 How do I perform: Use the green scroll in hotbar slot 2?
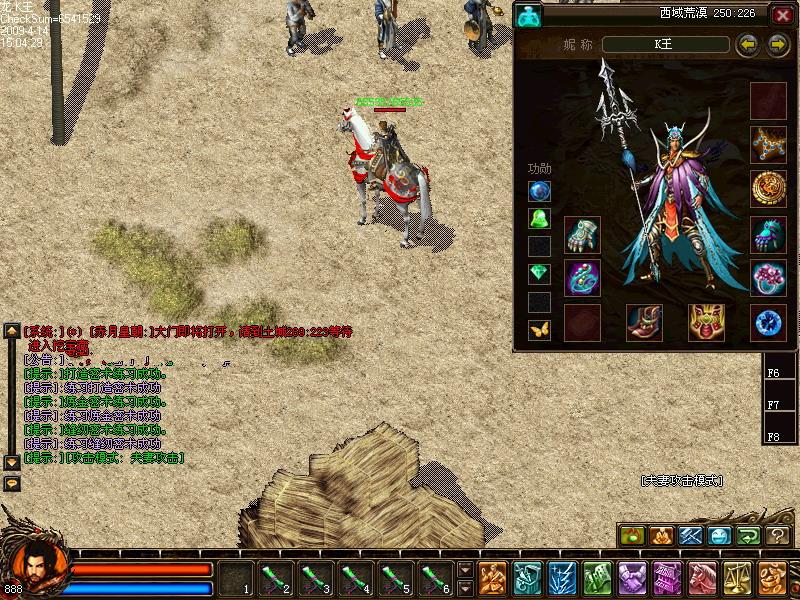pyautogui.click(x=274, y=578)
